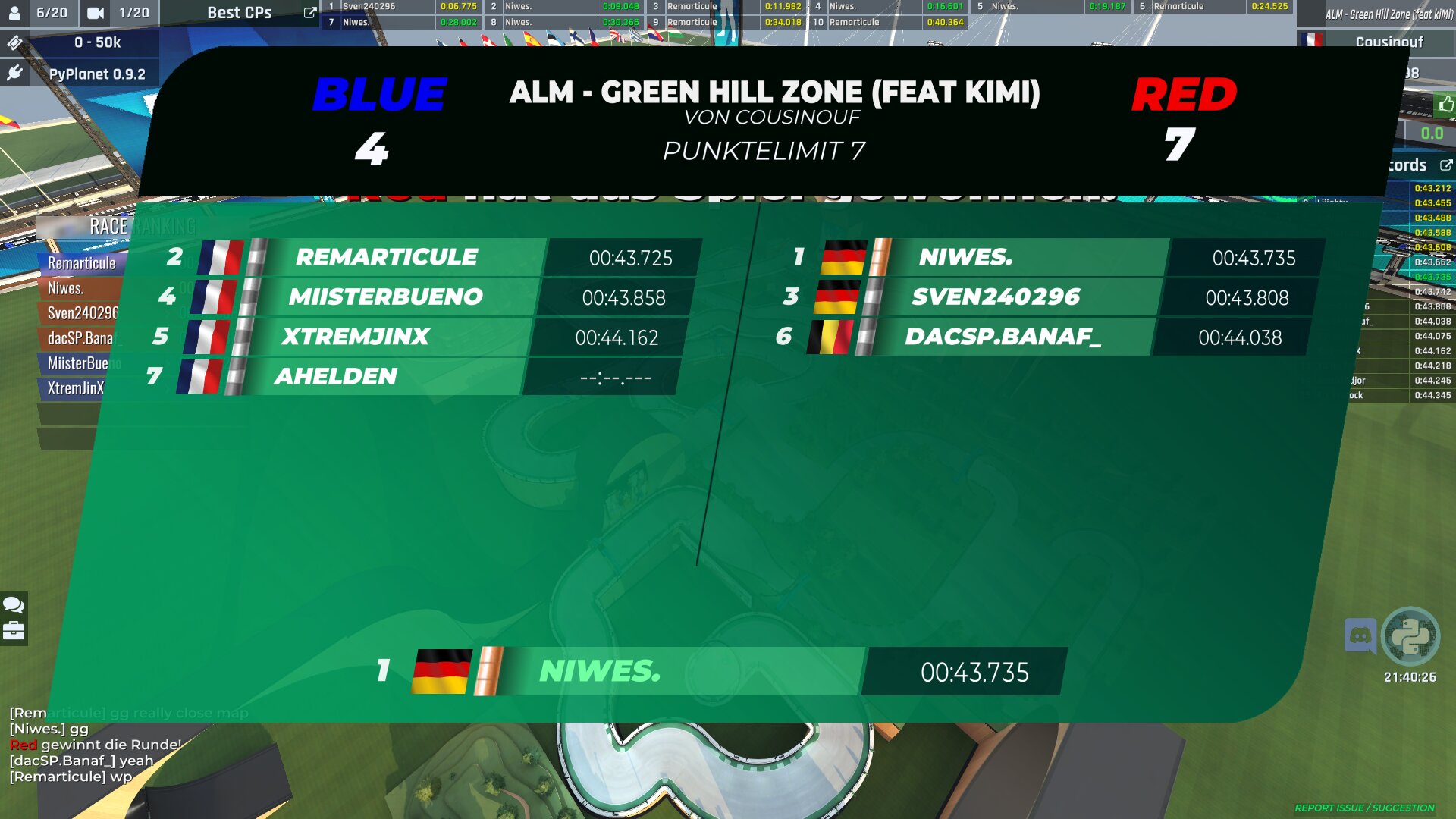Expand the local records list
Viewport: 1456px width, 819px height.
tap(1445, 165)
